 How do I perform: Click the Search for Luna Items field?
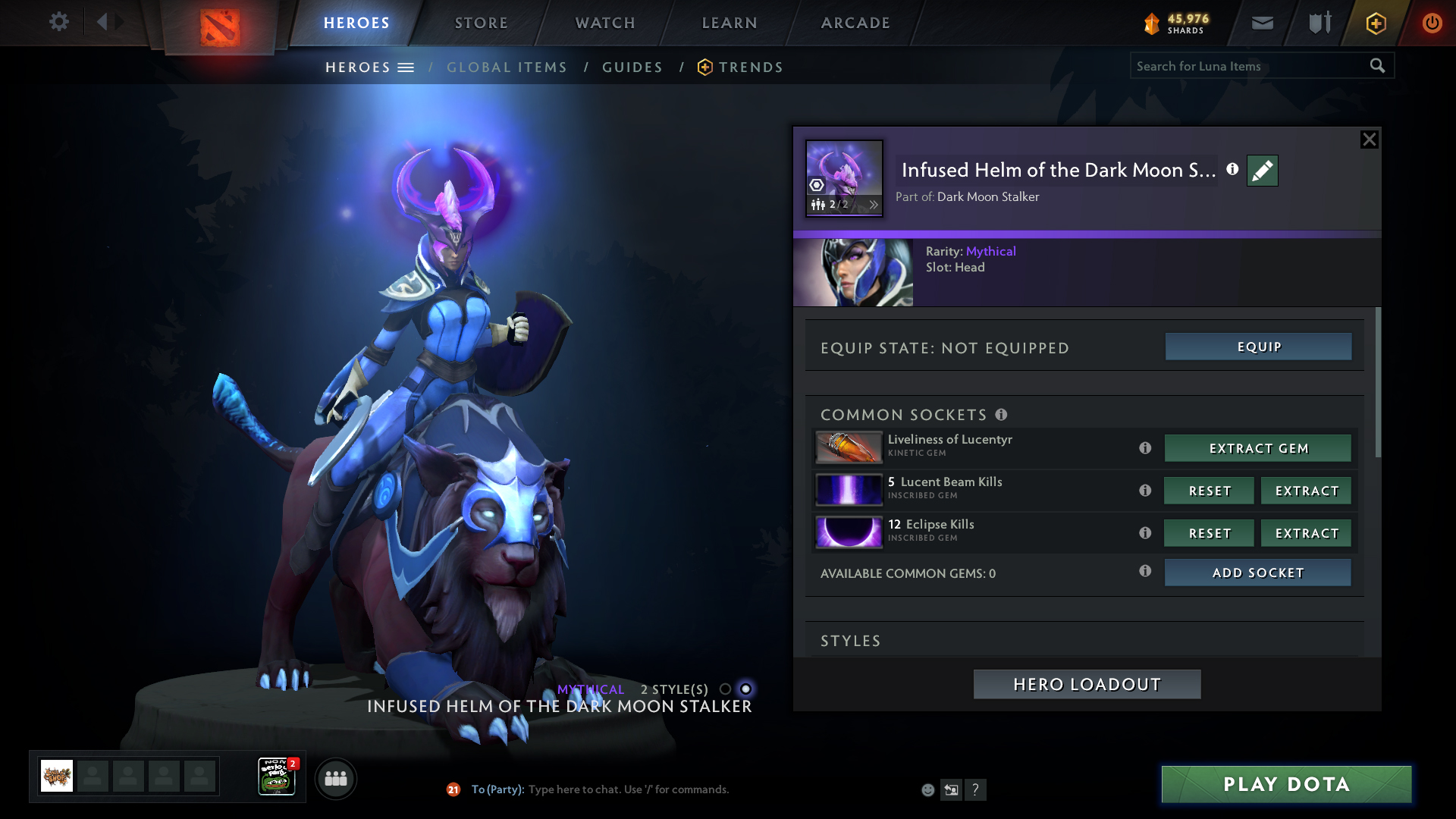click(1250, 66)
